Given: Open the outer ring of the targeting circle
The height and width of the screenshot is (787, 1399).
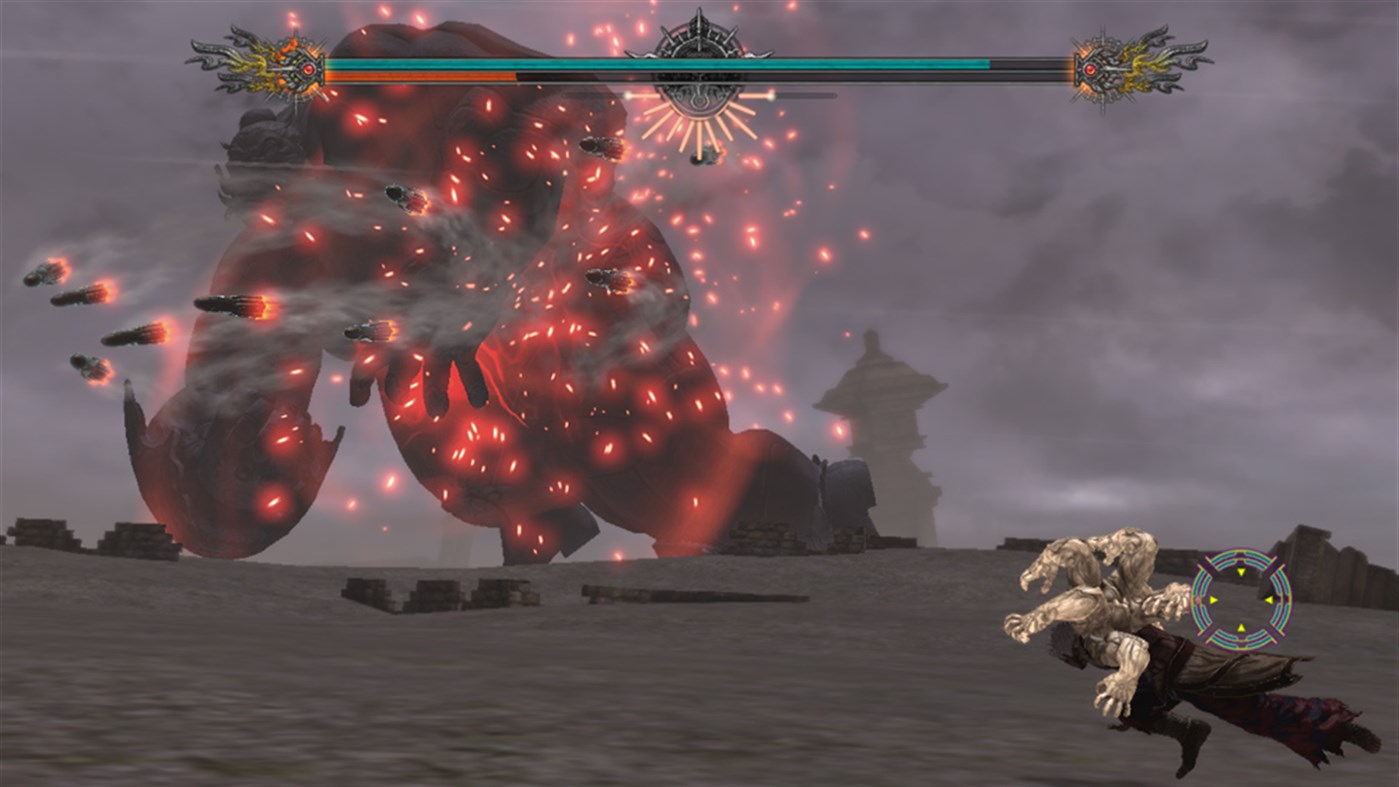Looking at the screenshot, I should [x=1240, y=551].
